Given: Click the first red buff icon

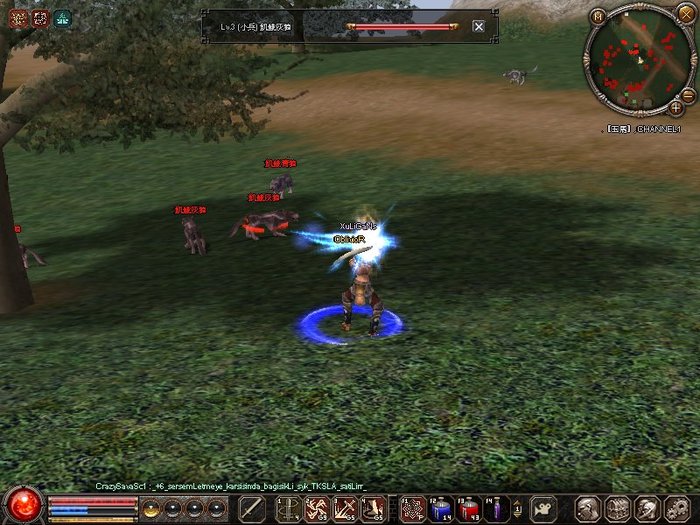Looking at the screenshot, I should click(x=17, y=17).
